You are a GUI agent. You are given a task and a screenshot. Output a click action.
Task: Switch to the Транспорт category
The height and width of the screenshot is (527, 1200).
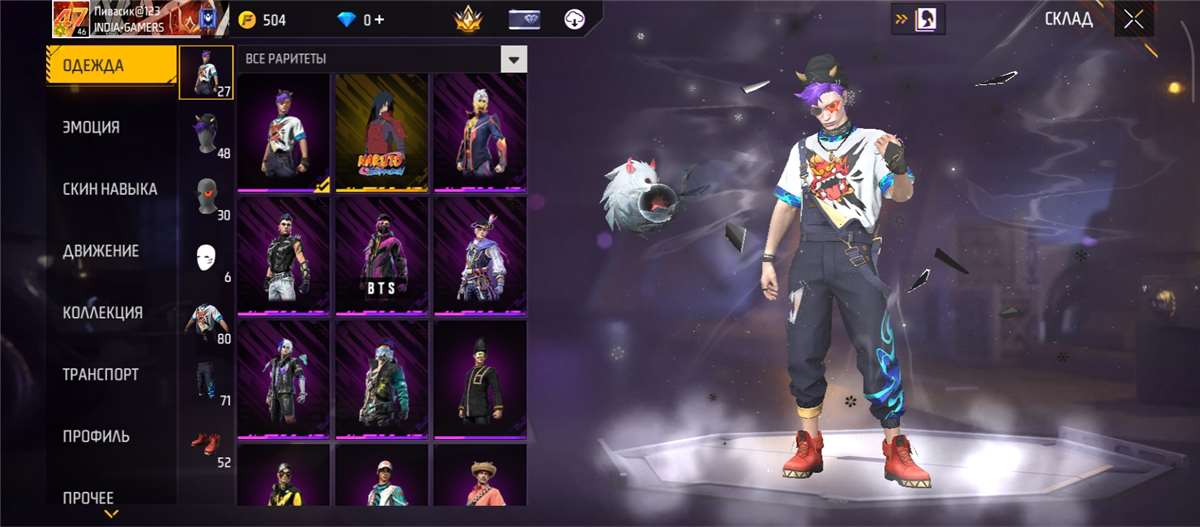tap(100, 375)
